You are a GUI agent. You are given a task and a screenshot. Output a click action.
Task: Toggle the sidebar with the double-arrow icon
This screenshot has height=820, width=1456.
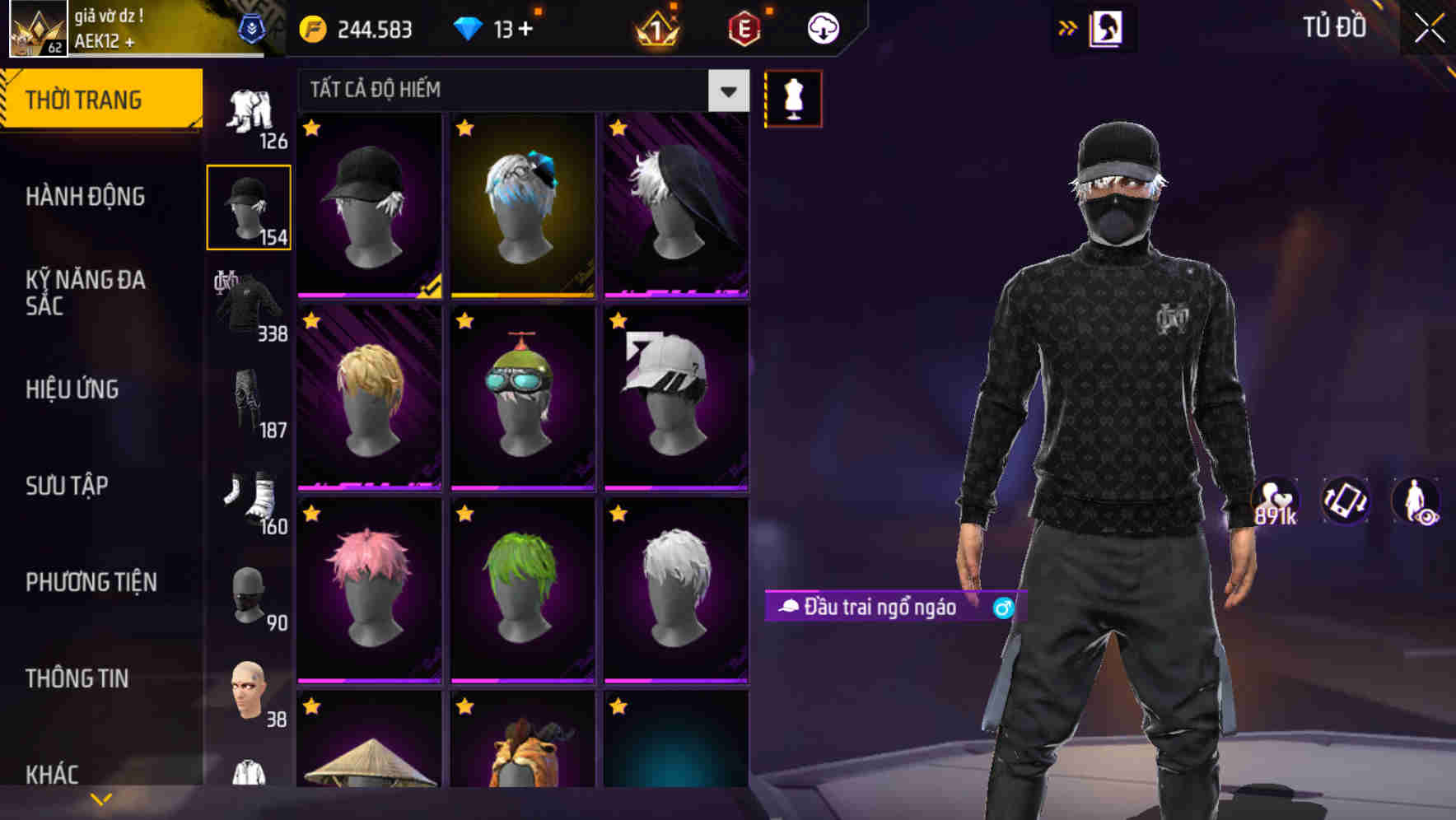(x=1068, y=26)
